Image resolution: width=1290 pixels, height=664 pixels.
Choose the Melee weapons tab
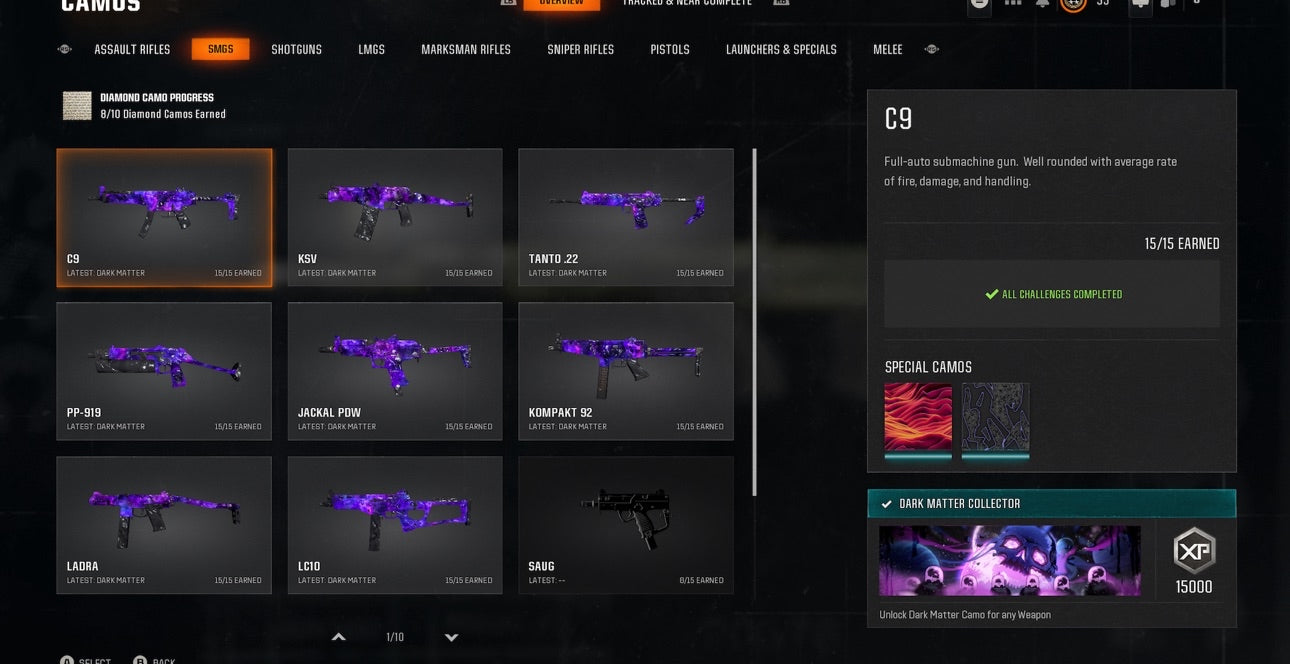pyautogui.click(x=887, y=49)
